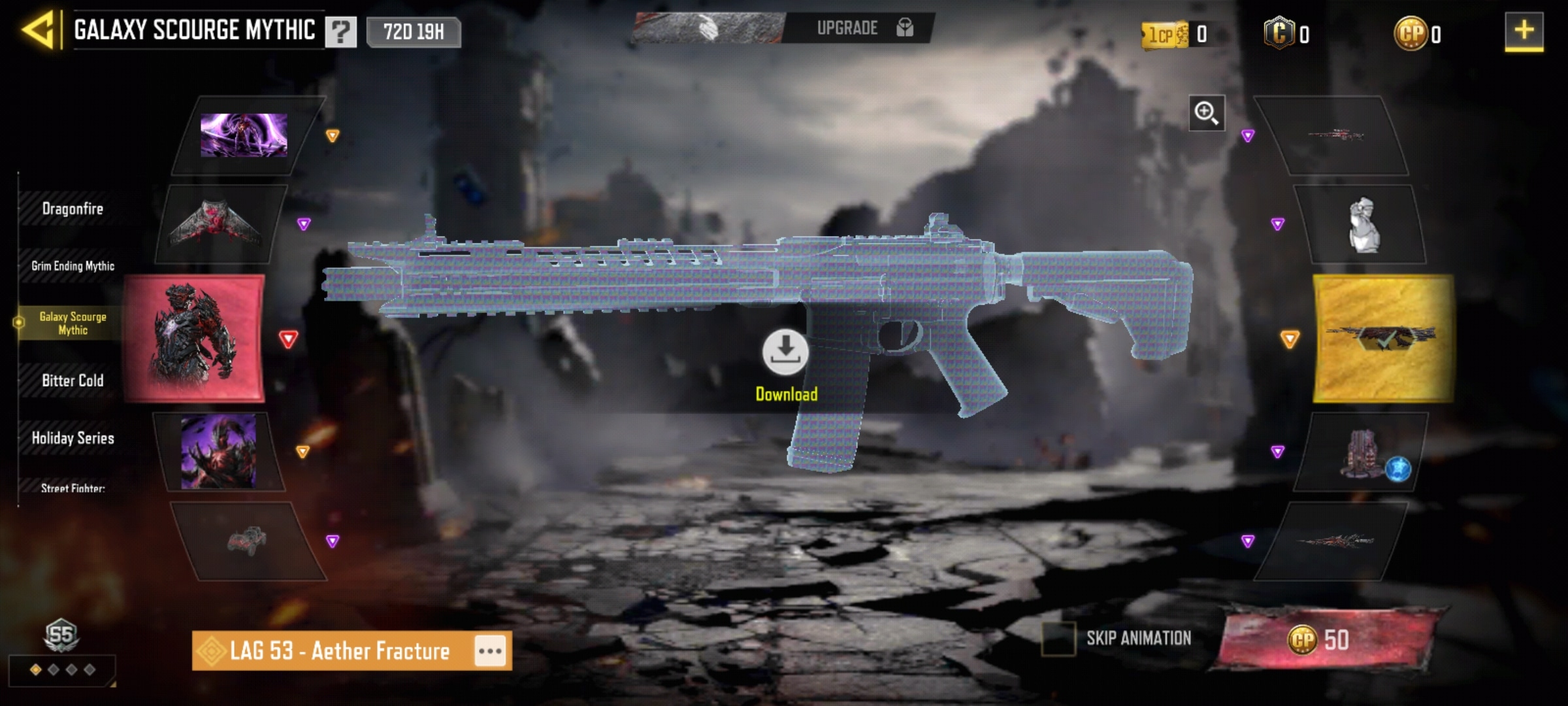Preview the backpack reward tile

[x=1363, y=452]
